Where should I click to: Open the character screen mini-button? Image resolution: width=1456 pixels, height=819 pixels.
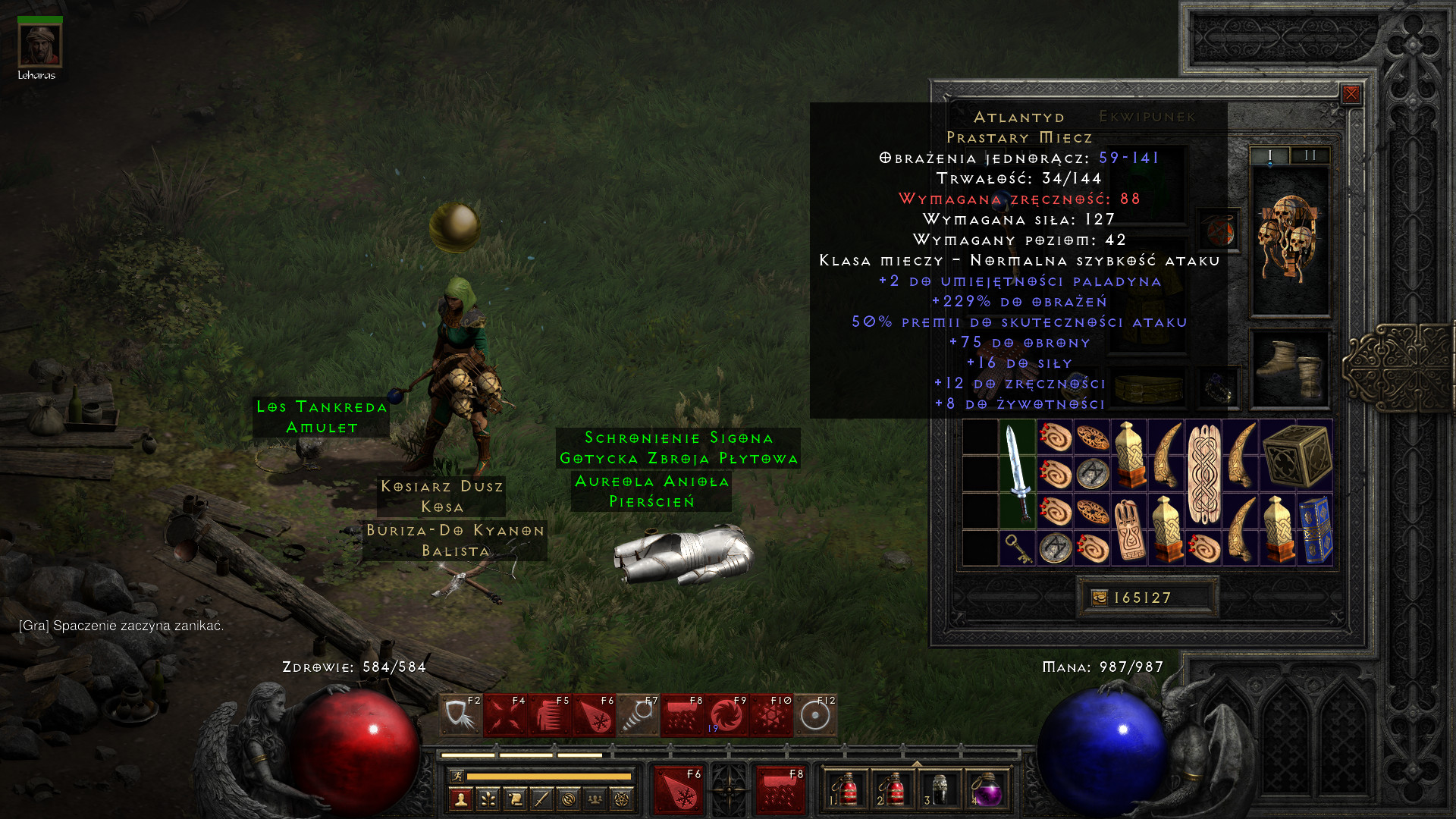click(461, 799)
